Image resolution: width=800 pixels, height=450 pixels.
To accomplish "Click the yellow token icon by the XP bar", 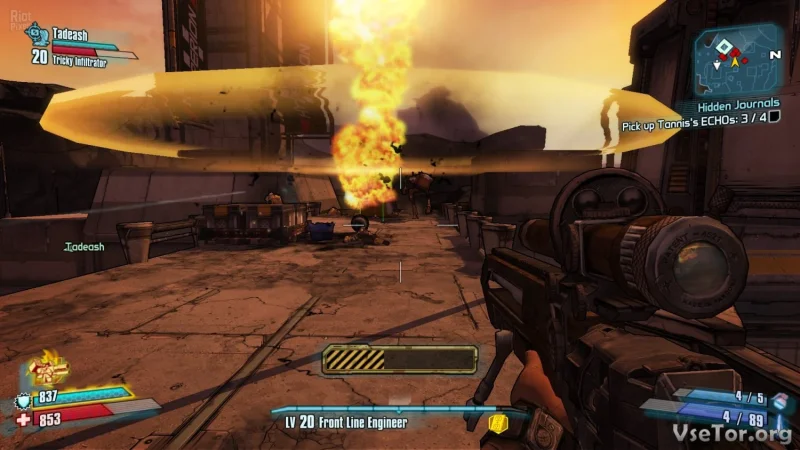I will (498, 423).
